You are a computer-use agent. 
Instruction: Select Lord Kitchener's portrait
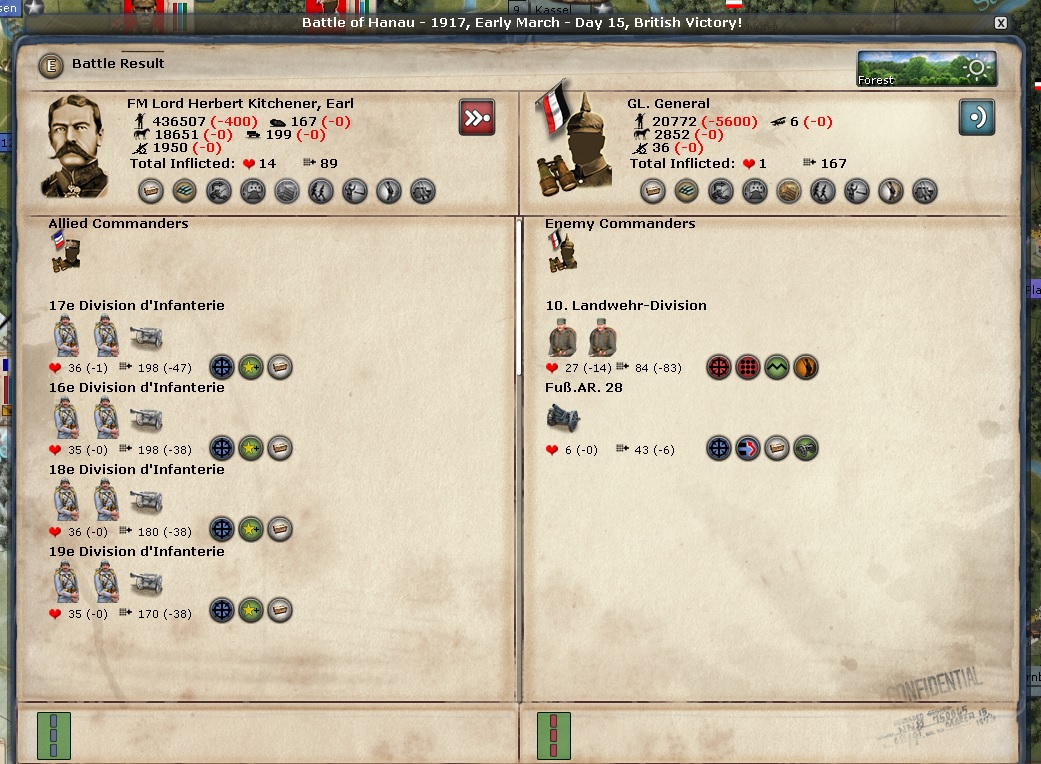pyautogui.click(x=76, y=145)
